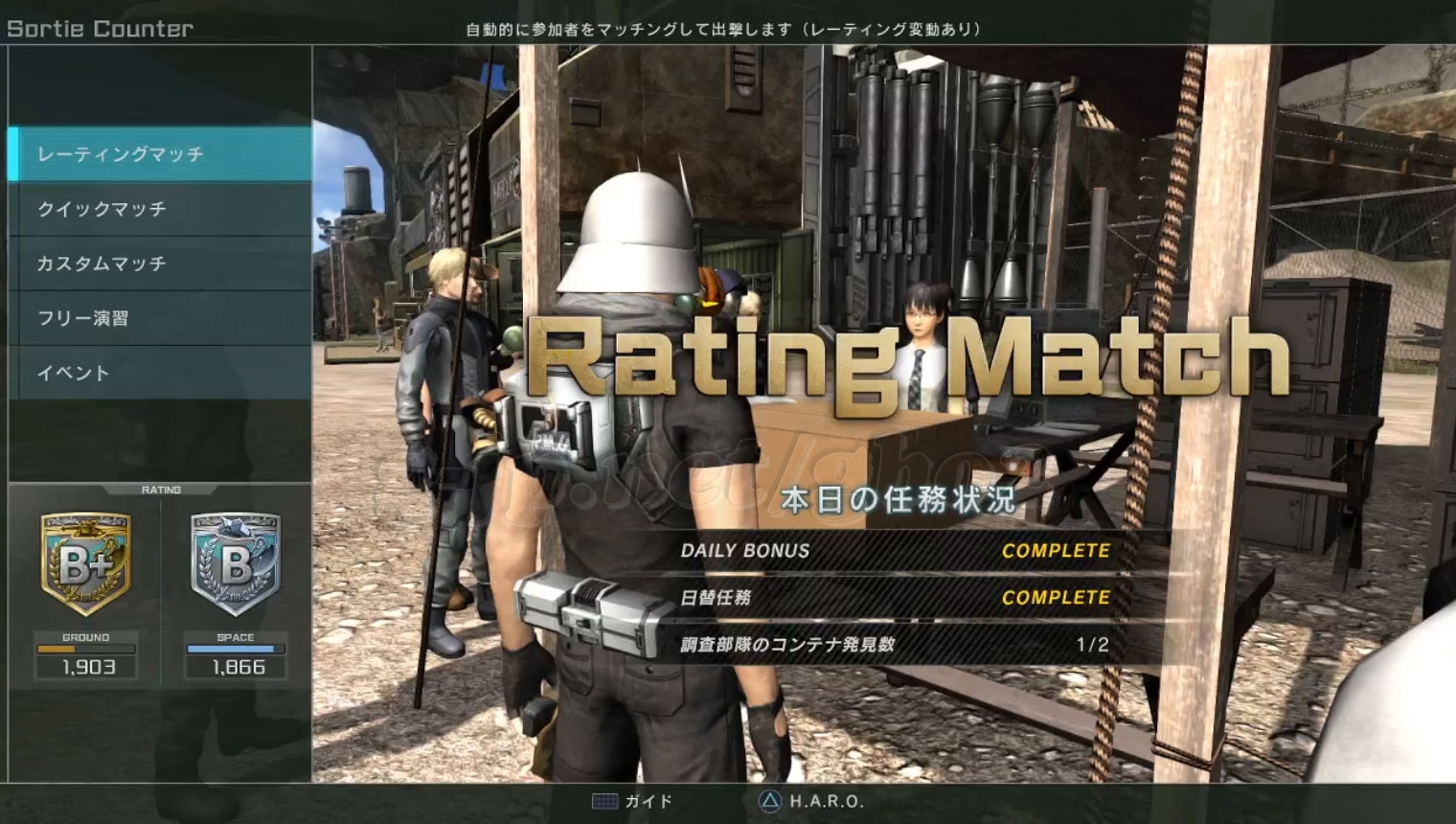Select the 日替任務 daily mission row
This screenshot has width=1456, height=824.
tap(895, 598)
